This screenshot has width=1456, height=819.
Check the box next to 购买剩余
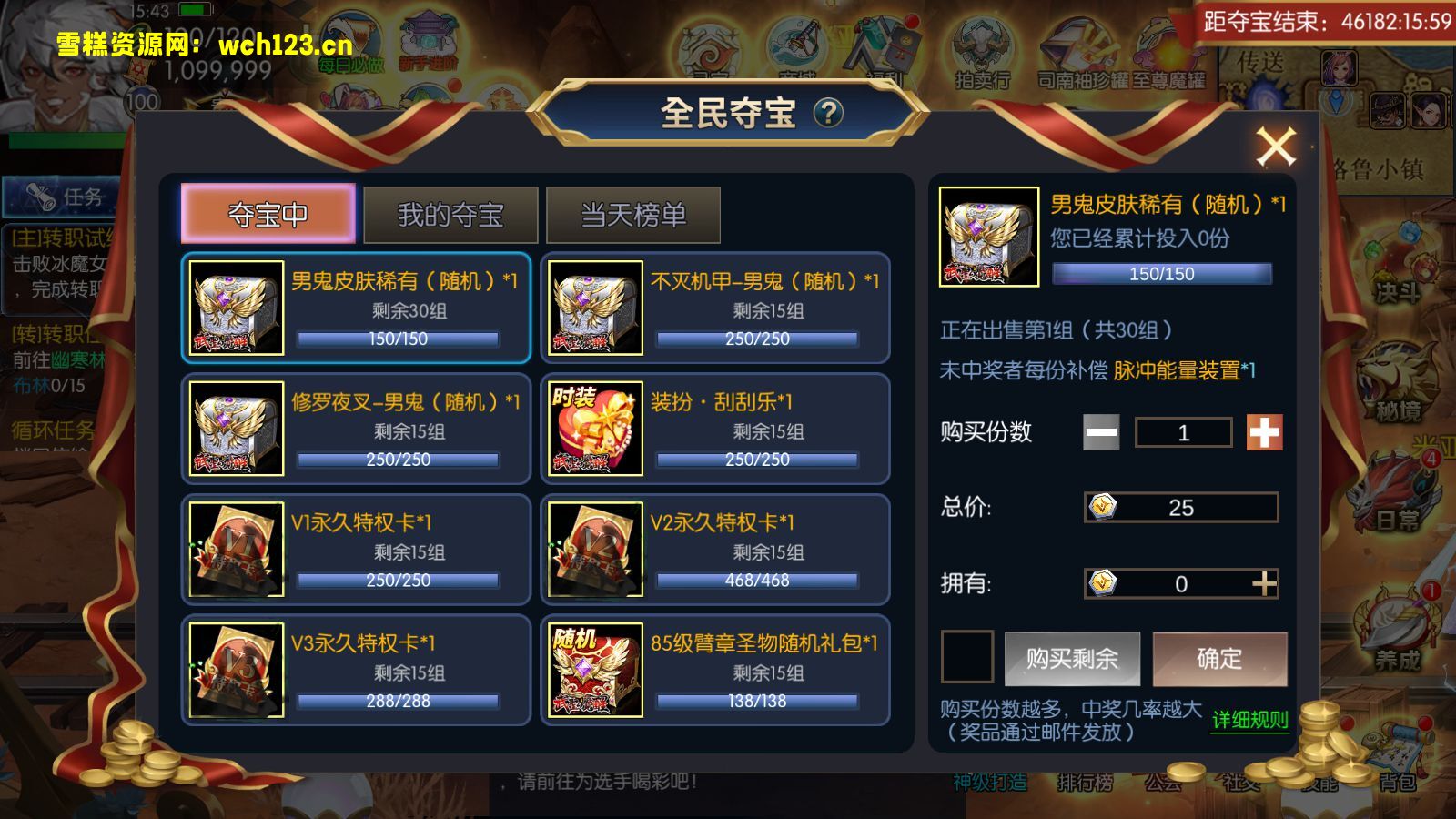967,658
